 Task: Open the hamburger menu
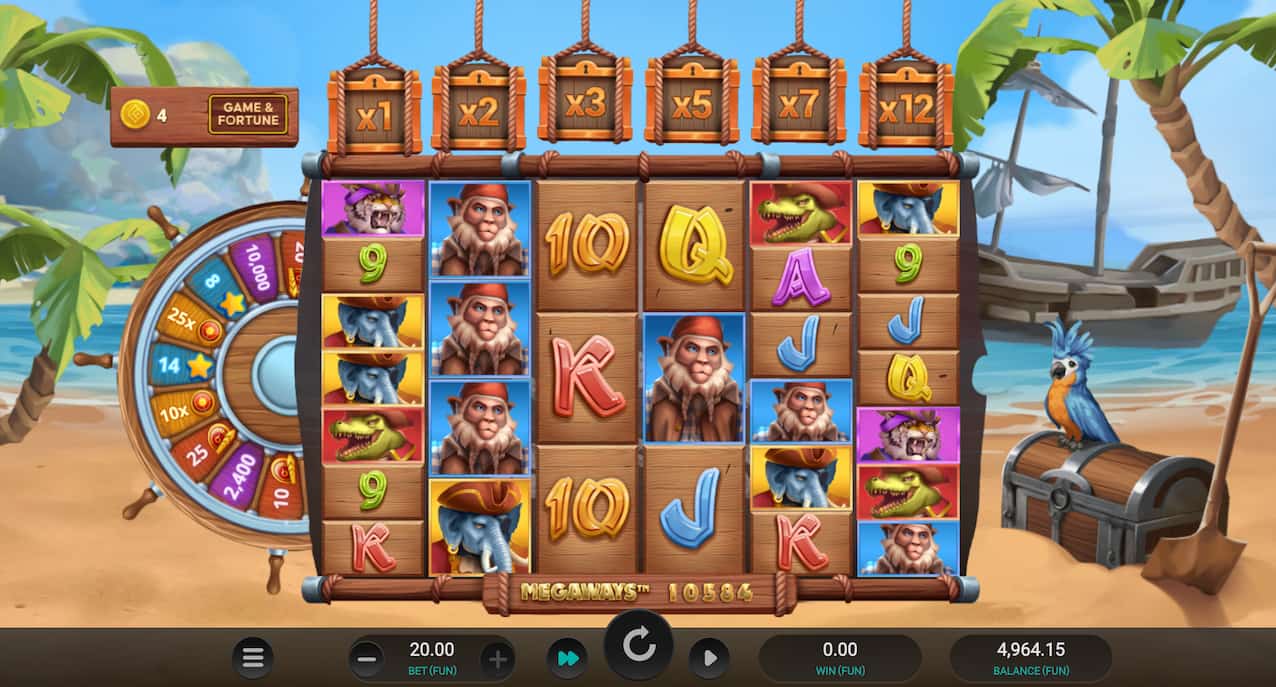253,658
